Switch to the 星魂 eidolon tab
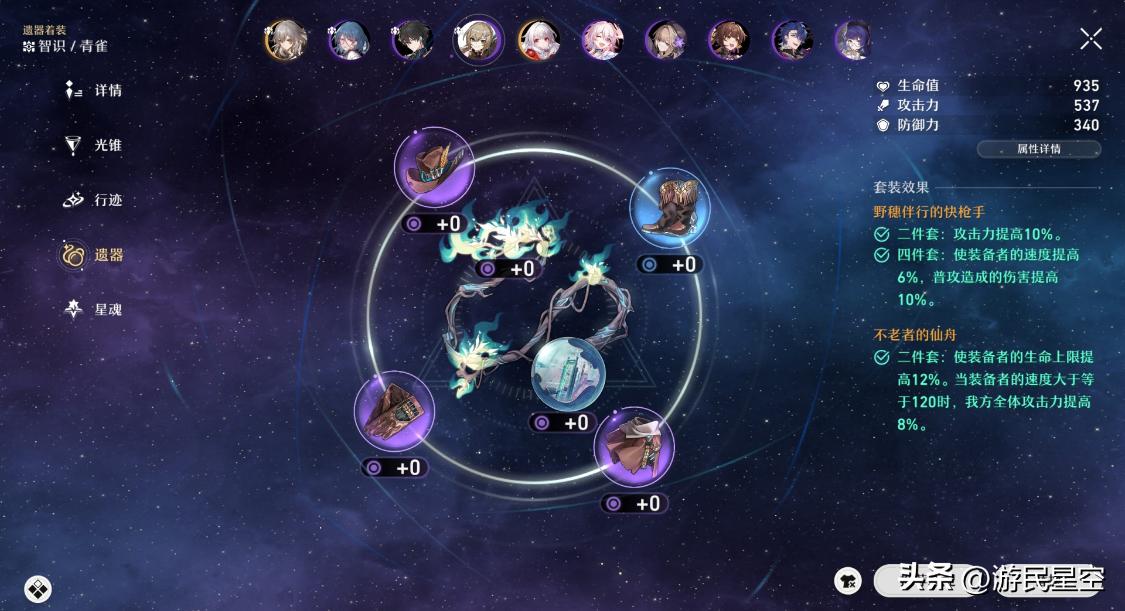Image resolution: width=1125 pixels, height=611 pixels. [93, 310]
